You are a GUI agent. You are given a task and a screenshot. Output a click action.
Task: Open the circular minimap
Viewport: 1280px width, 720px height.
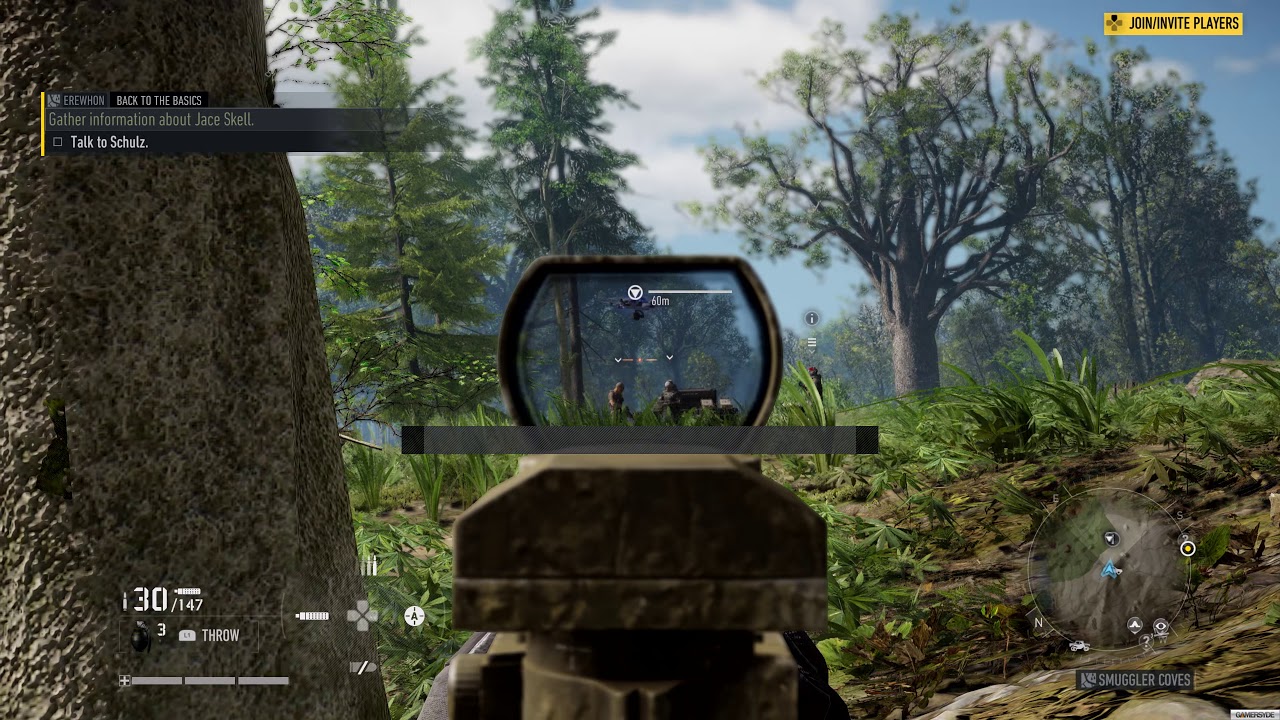point(1108,572)
